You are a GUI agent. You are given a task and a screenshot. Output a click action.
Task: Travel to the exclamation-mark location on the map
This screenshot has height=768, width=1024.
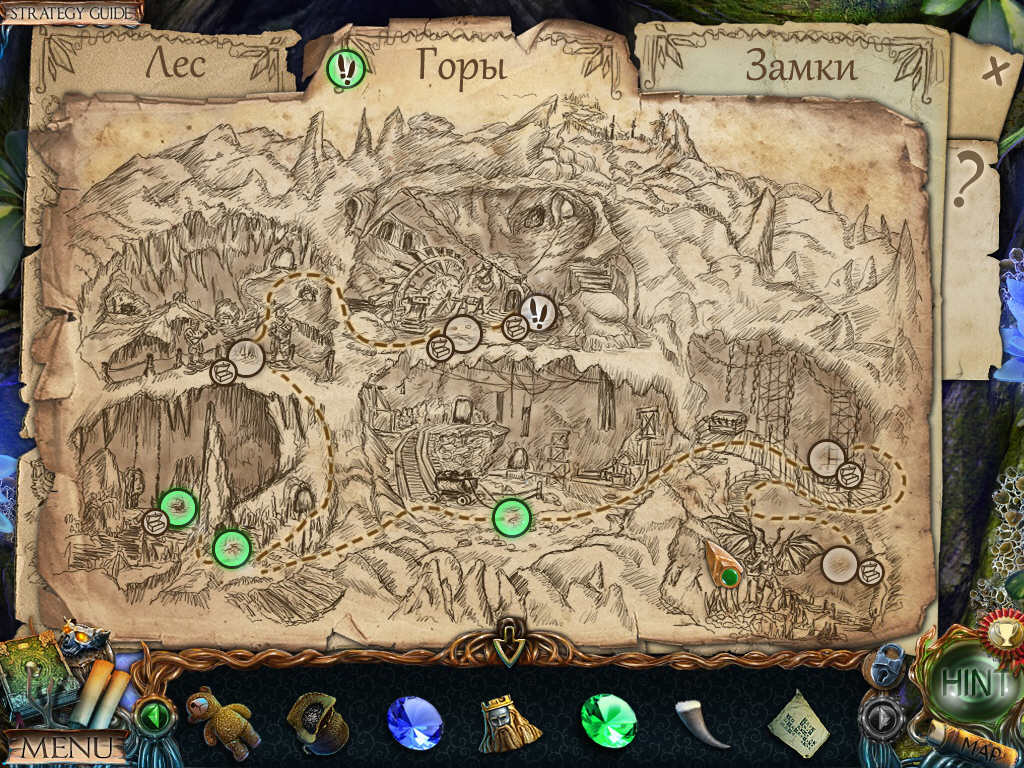(x=538, y=313)
